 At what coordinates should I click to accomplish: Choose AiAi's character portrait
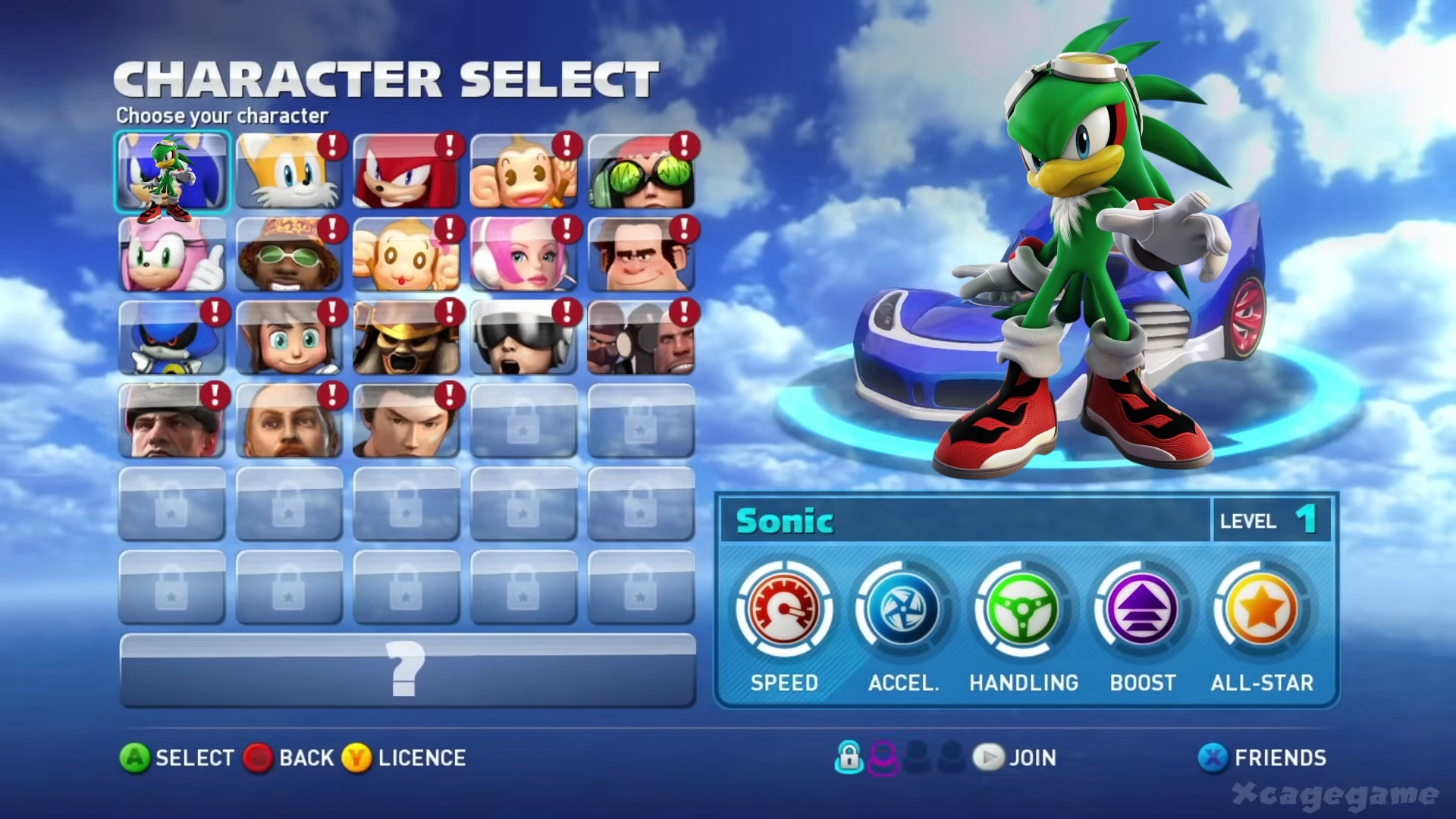(x=523, y=171)
